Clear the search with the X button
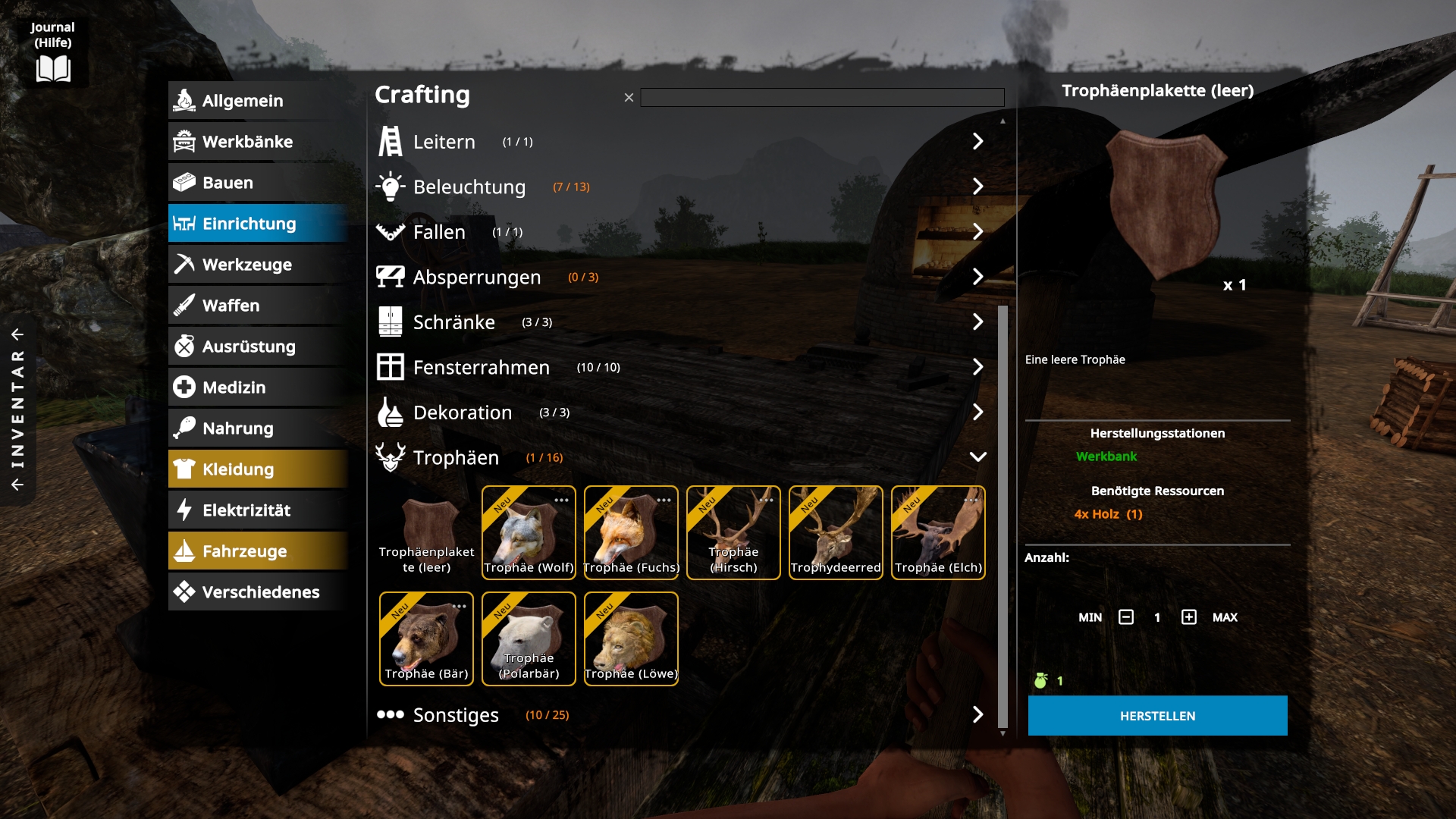 tap(629, 98)
